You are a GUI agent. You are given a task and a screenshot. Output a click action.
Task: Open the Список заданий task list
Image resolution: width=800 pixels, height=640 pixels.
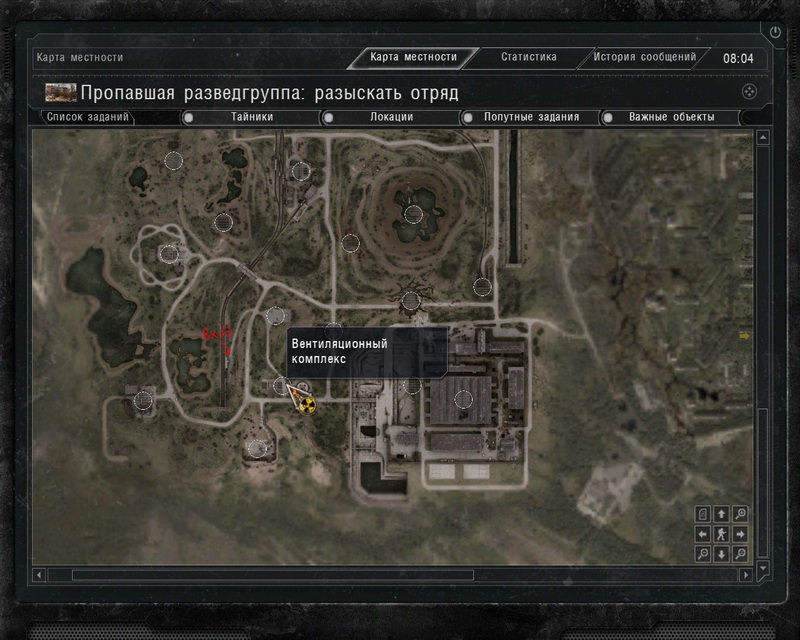(88, 117)
